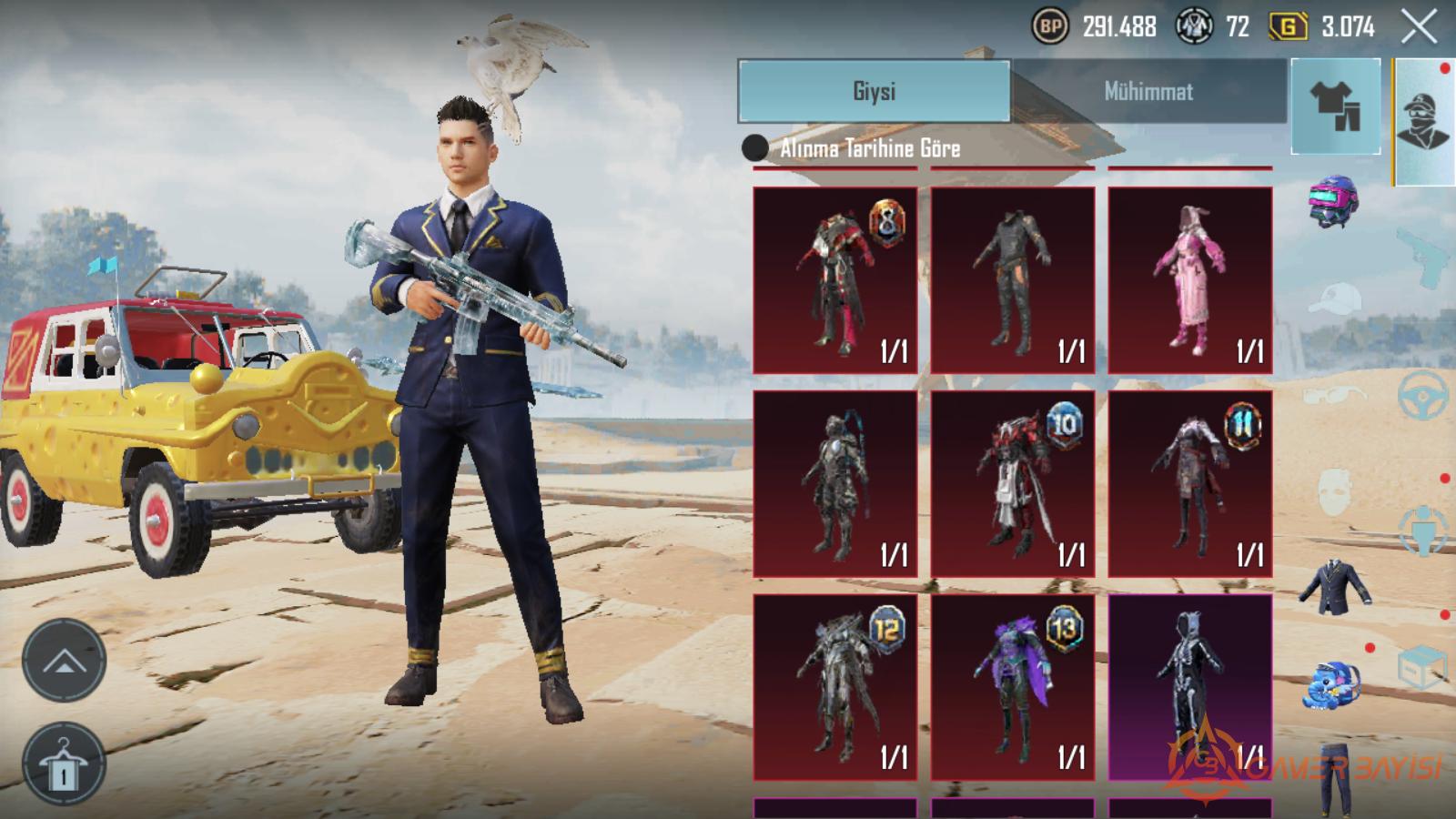Choose the purple outfit with 13 badge
This screenshot has width=1456, height=819.
point(1013,687)
